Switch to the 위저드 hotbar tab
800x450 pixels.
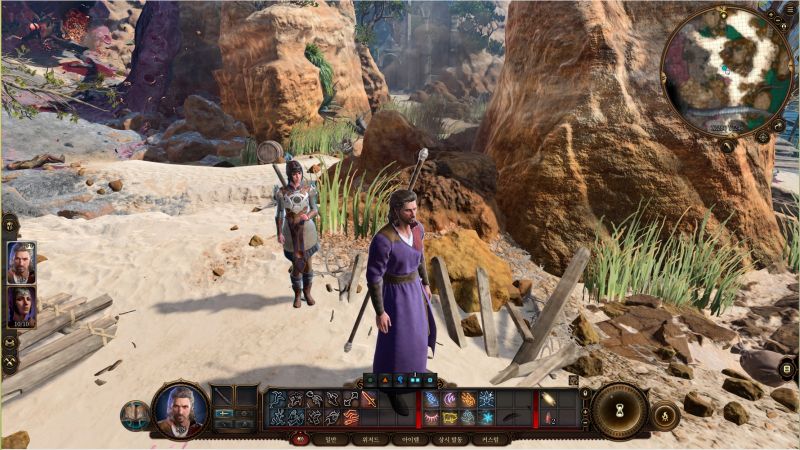click(369, 439)
